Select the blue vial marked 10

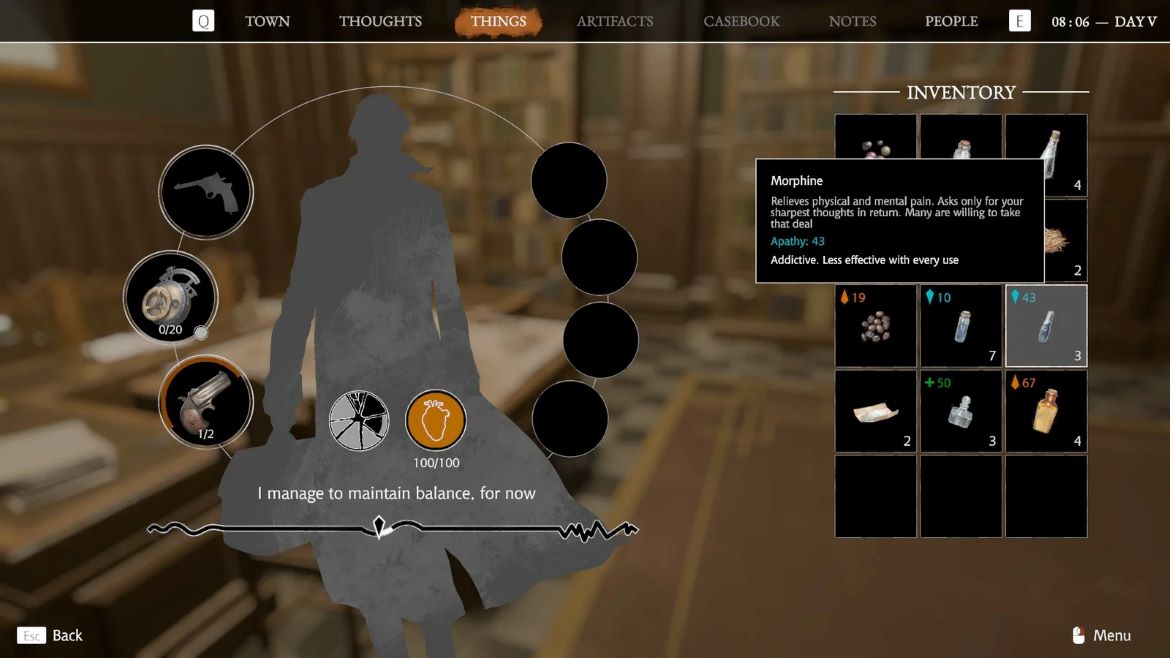961,326
